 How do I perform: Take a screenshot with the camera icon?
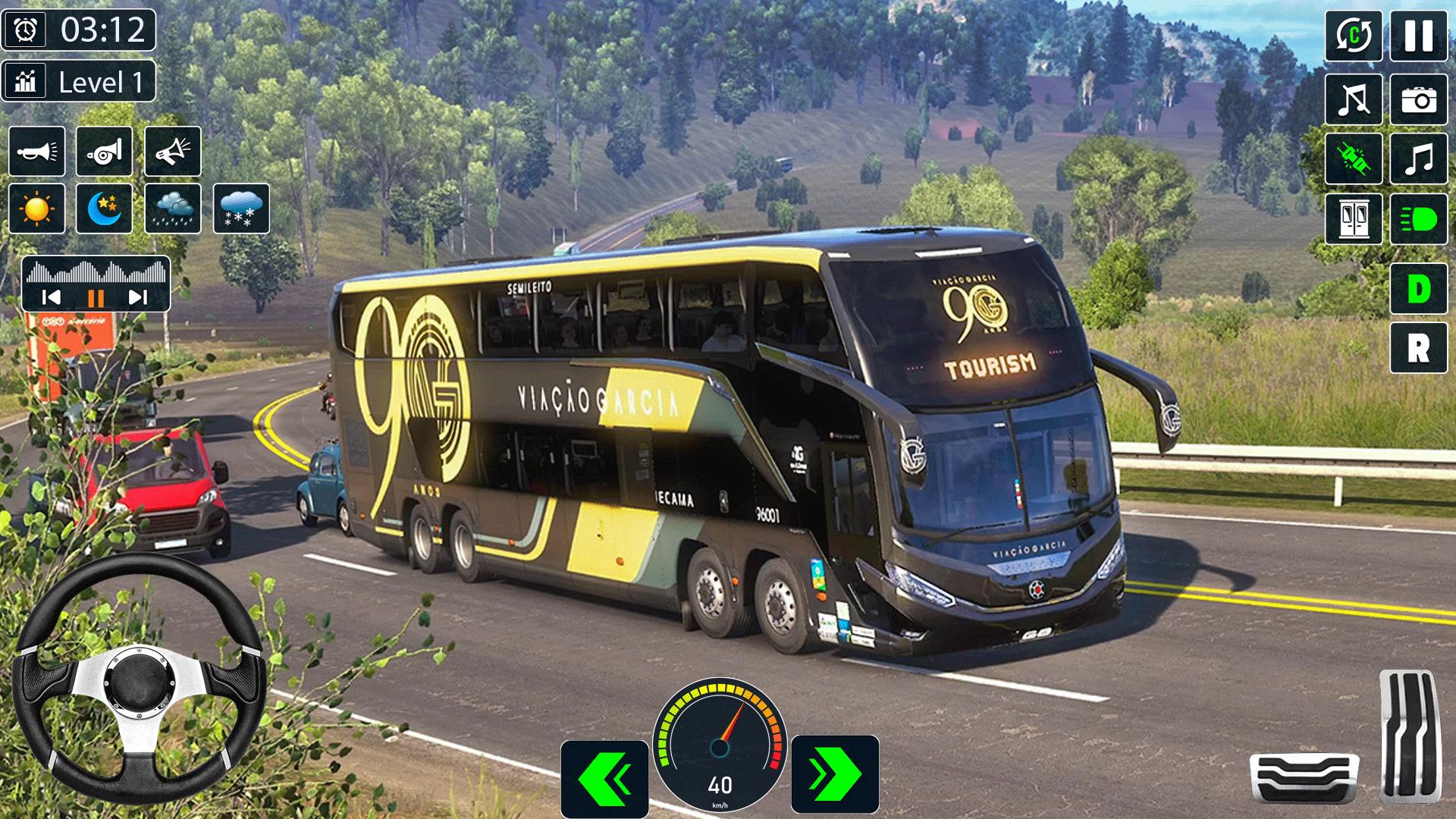[1418, 99]
